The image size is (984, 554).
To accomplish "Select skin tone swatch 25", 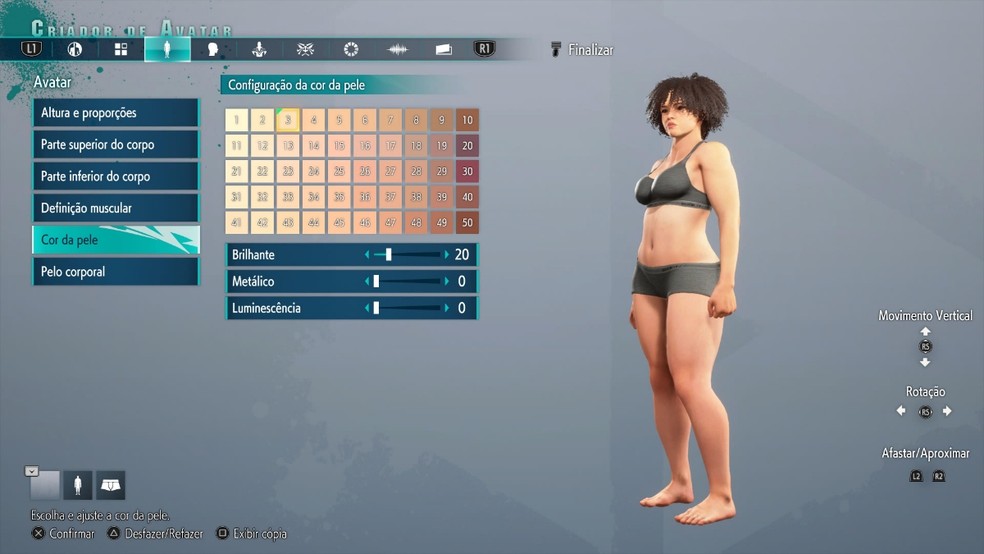I will (x=339, y=171).
